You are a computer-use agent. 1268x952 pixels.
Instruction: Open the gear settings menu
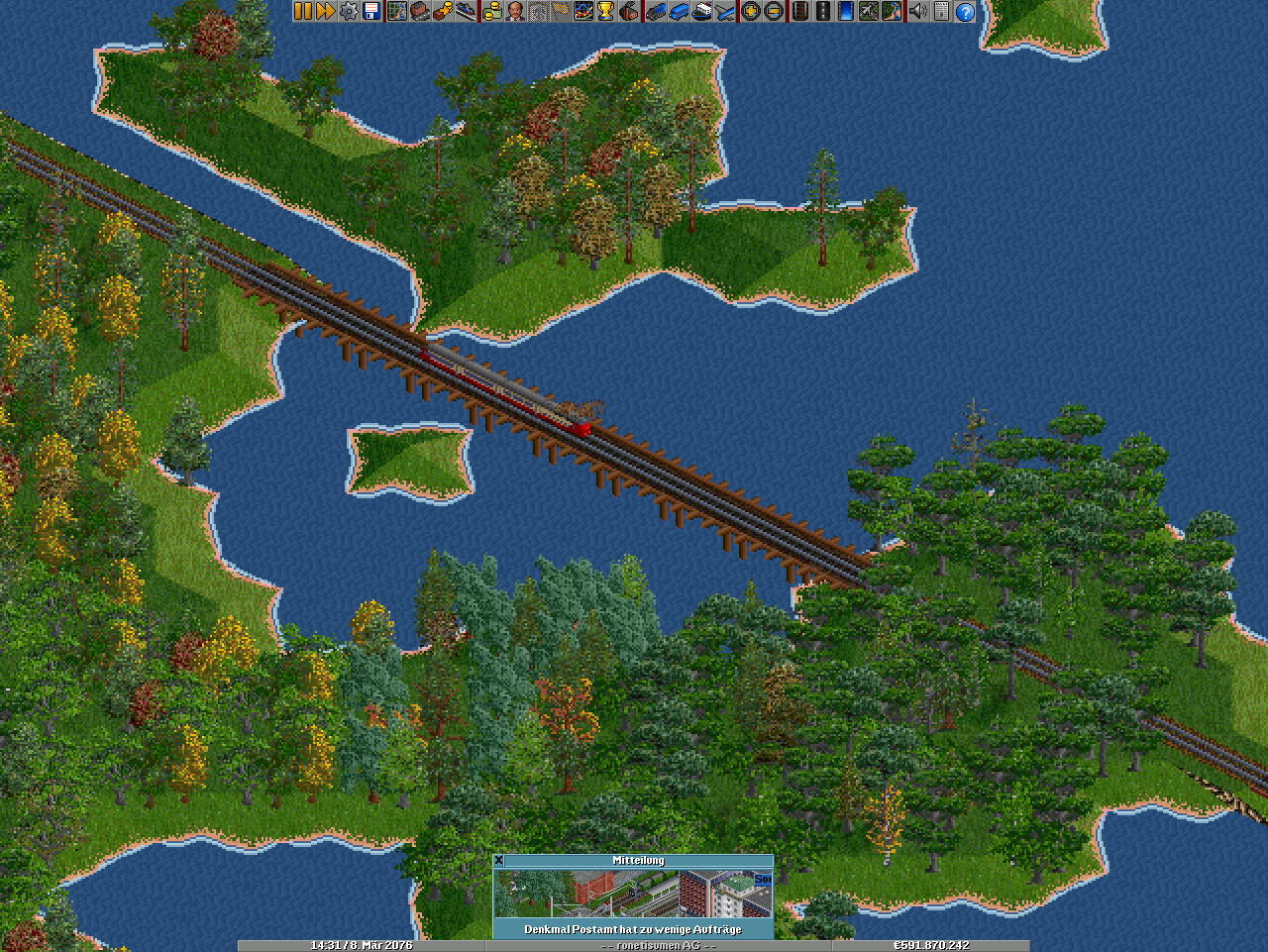[349, 11]
